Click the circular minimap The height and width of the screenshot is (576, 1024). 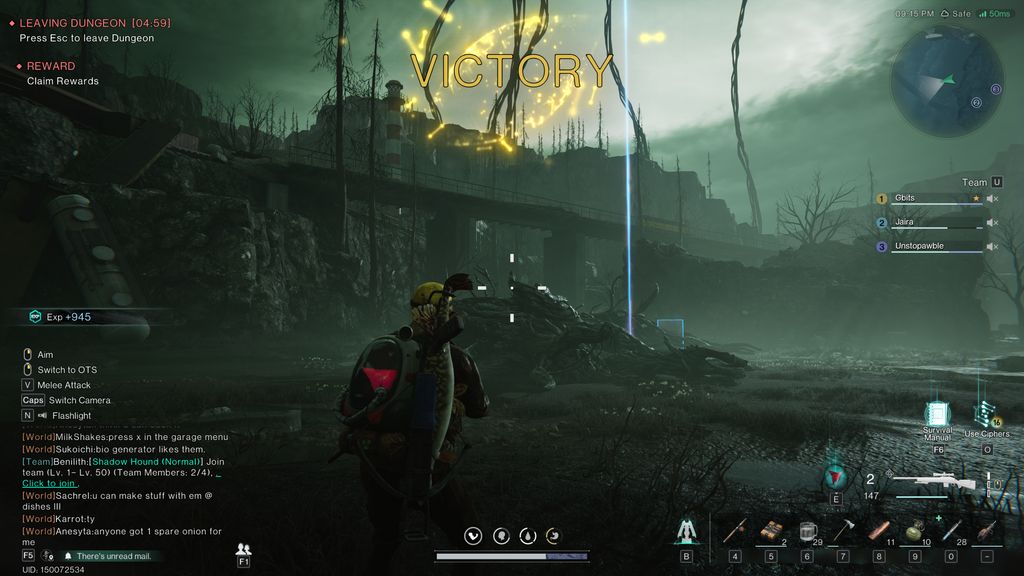[946, 79]
